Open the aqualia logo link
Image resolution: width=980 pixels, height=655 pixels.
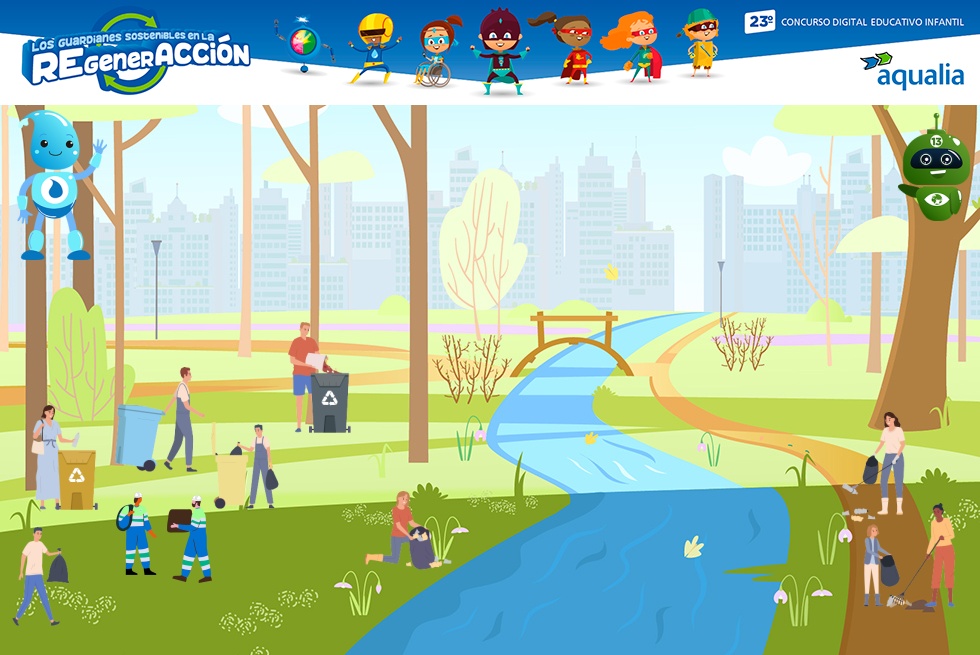click(911, 70)
